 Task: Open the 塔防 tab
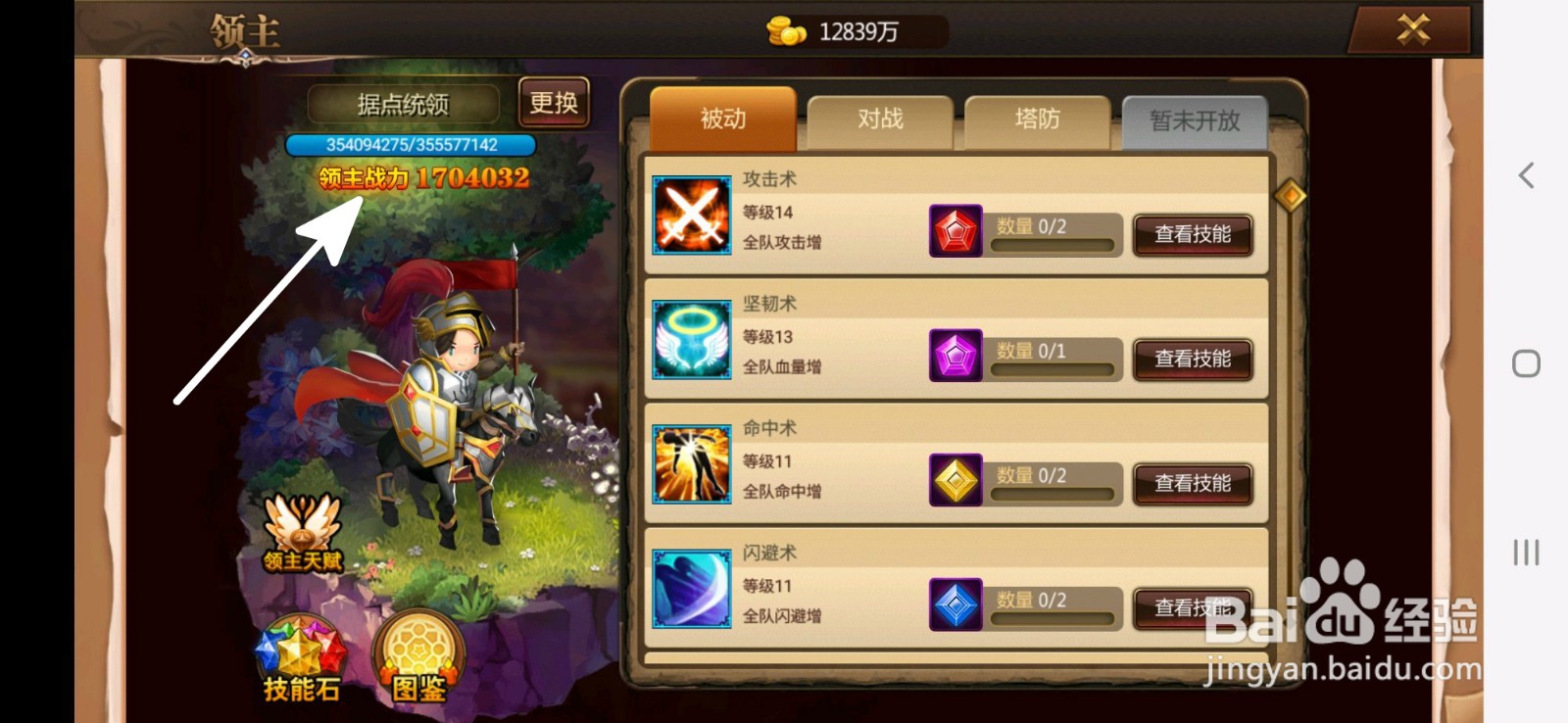click(x=1037, y=118)
